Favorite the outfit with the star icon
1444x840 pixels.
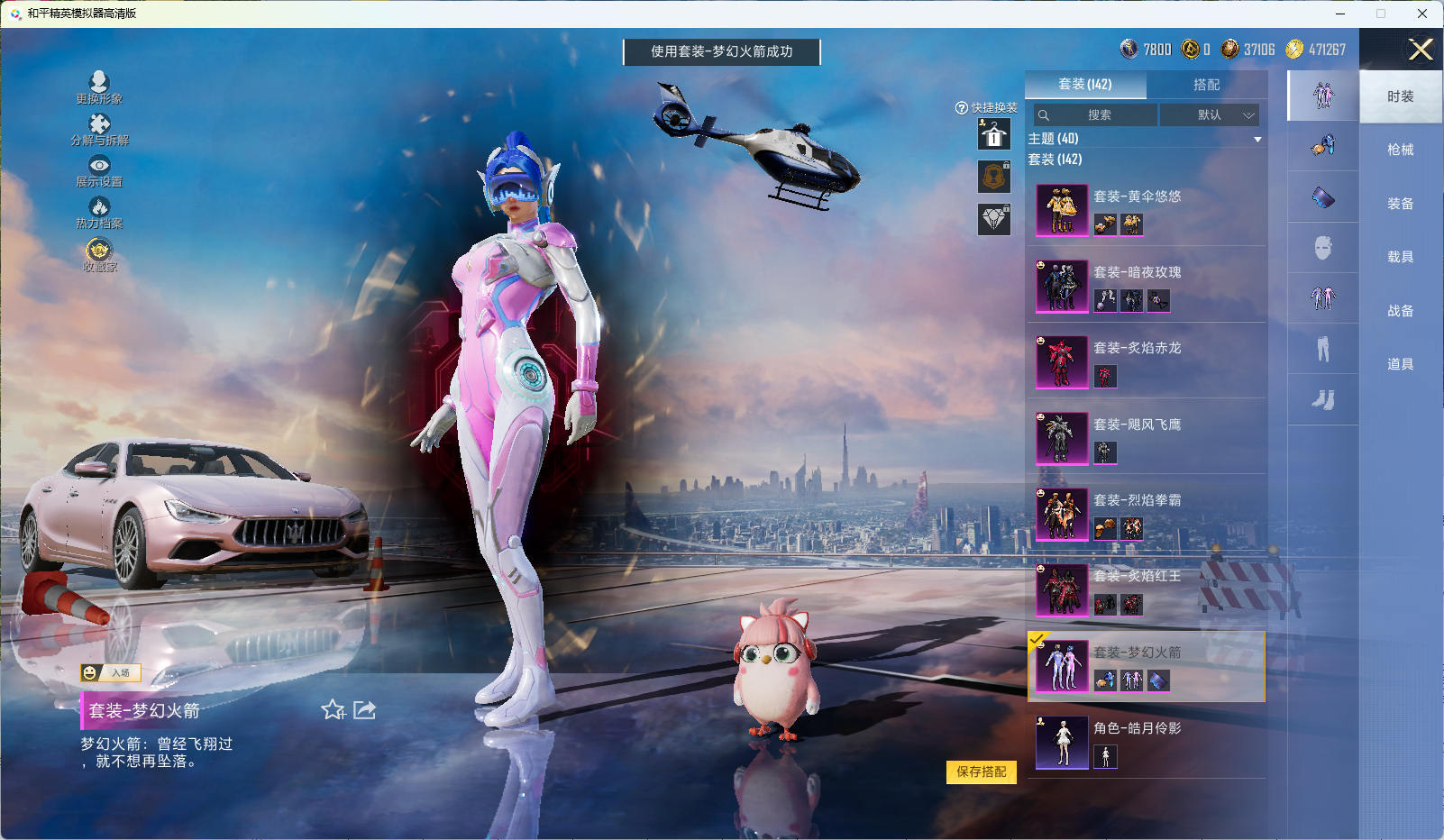(333, 710)
